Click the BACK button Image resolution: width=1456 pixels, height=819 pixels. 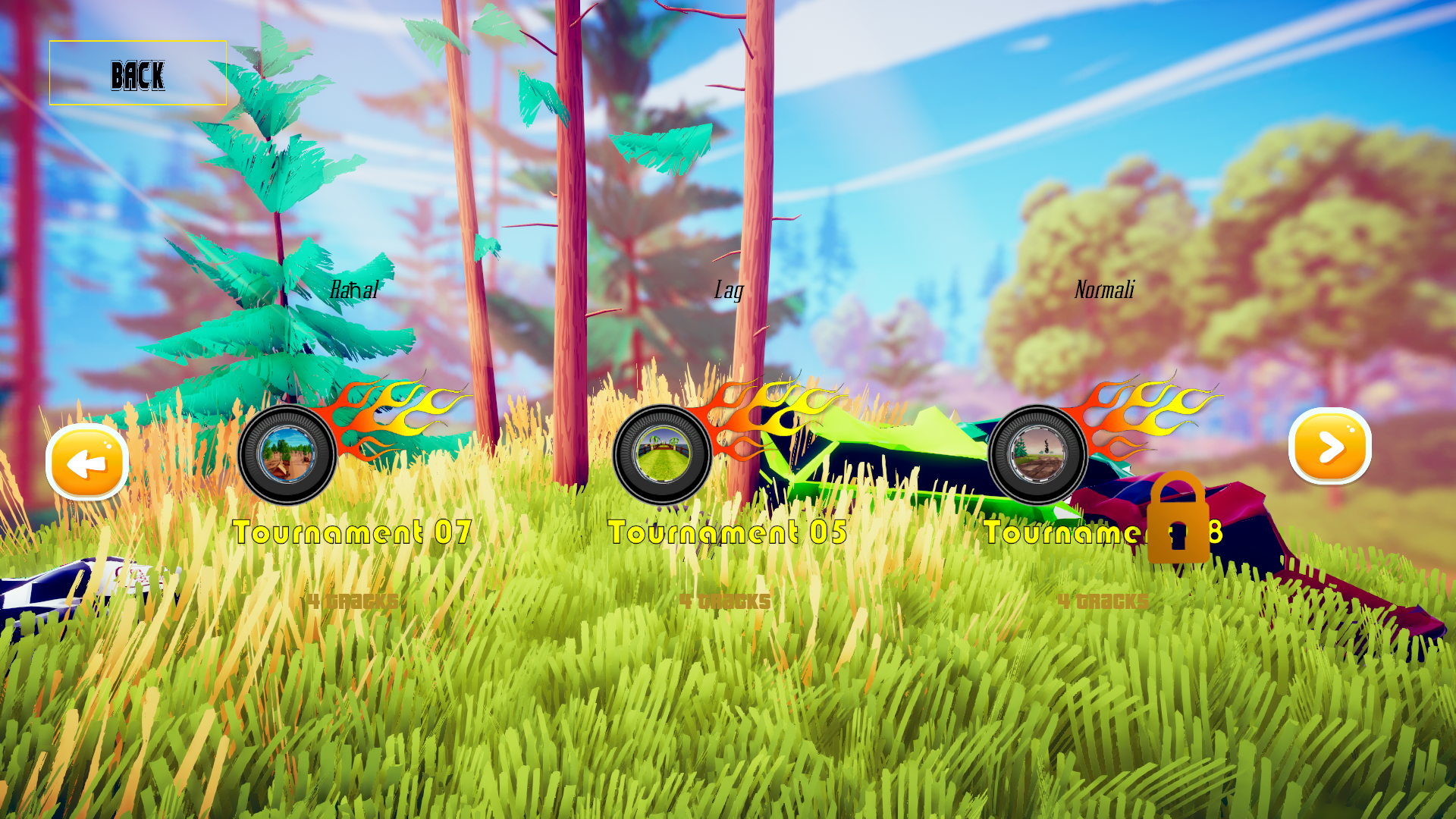pyautogui.click(x=138, y=74)
